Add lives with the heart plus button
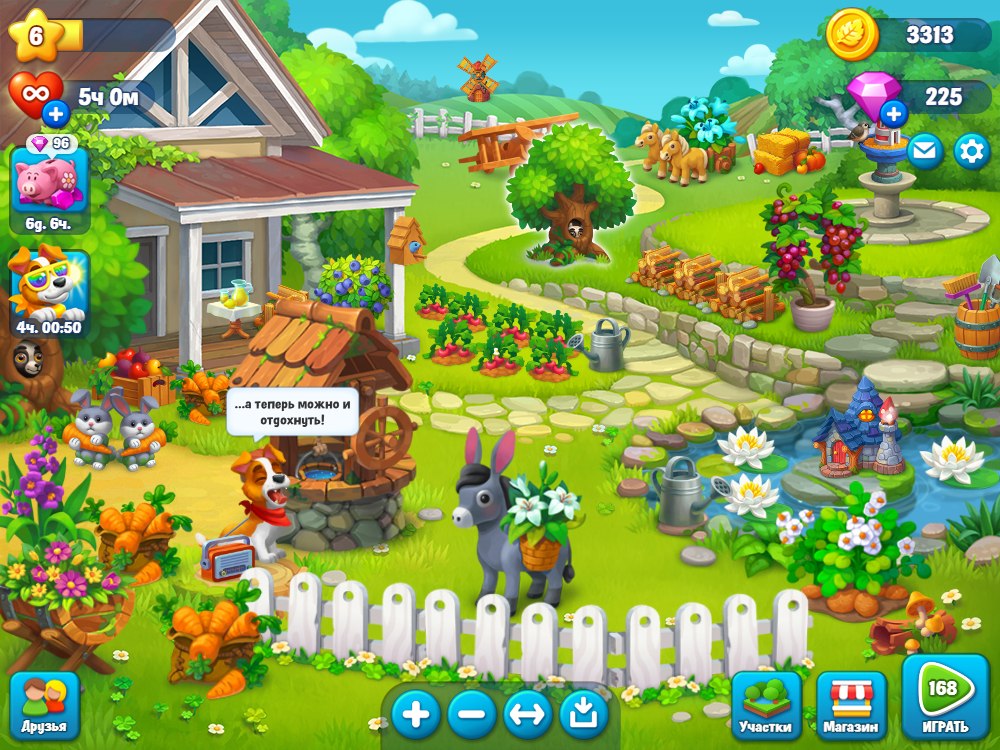The height and width of the screenshot is (750, 1000). [56, 113]
